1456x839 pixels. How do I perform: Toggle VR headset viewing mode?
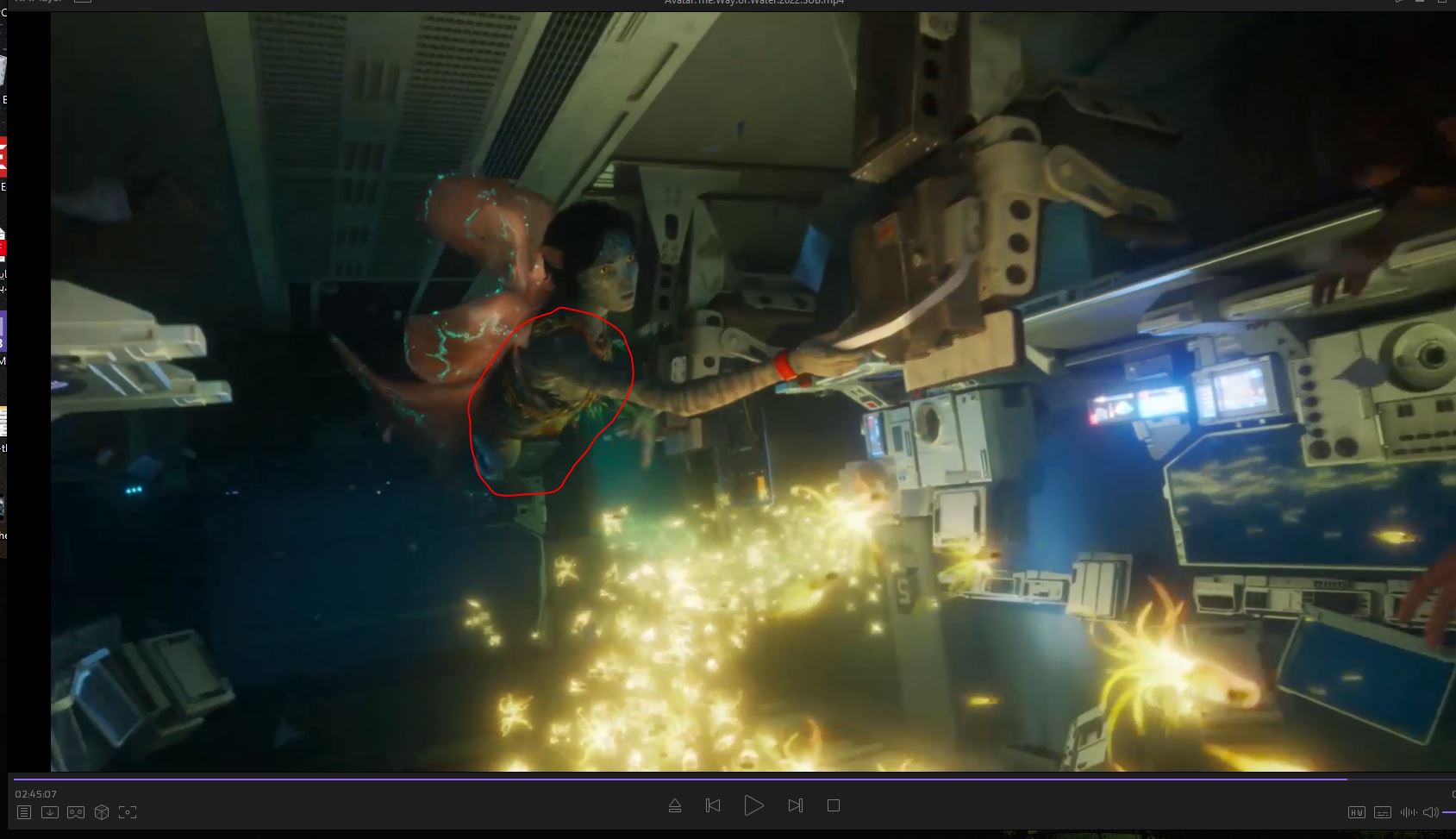[76, 812]
